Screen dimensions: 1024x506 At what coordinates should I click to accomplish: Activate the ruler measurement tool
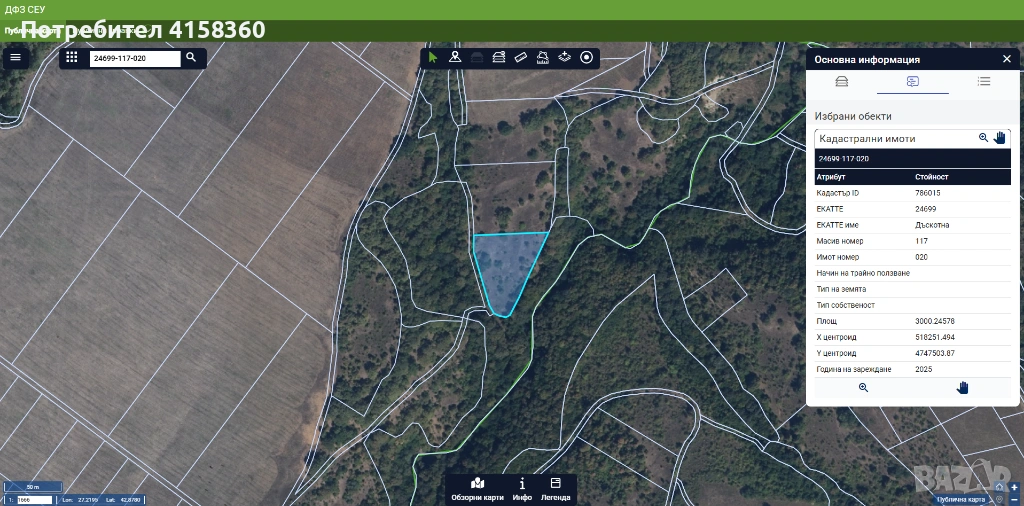click(x=520, y=57)
